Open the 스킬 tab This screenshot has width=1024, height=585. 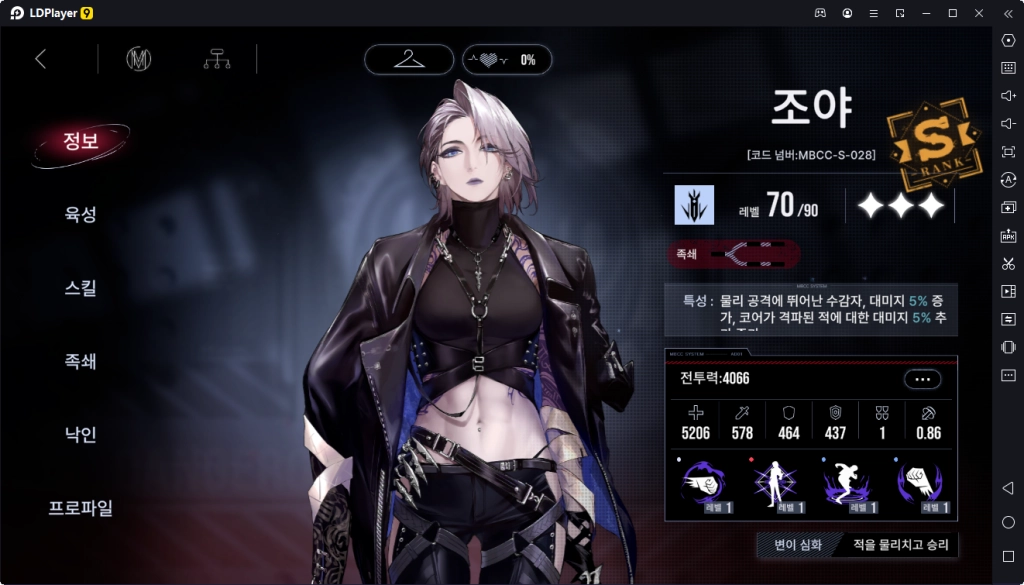pyautogui.click(x=80, y=288)
